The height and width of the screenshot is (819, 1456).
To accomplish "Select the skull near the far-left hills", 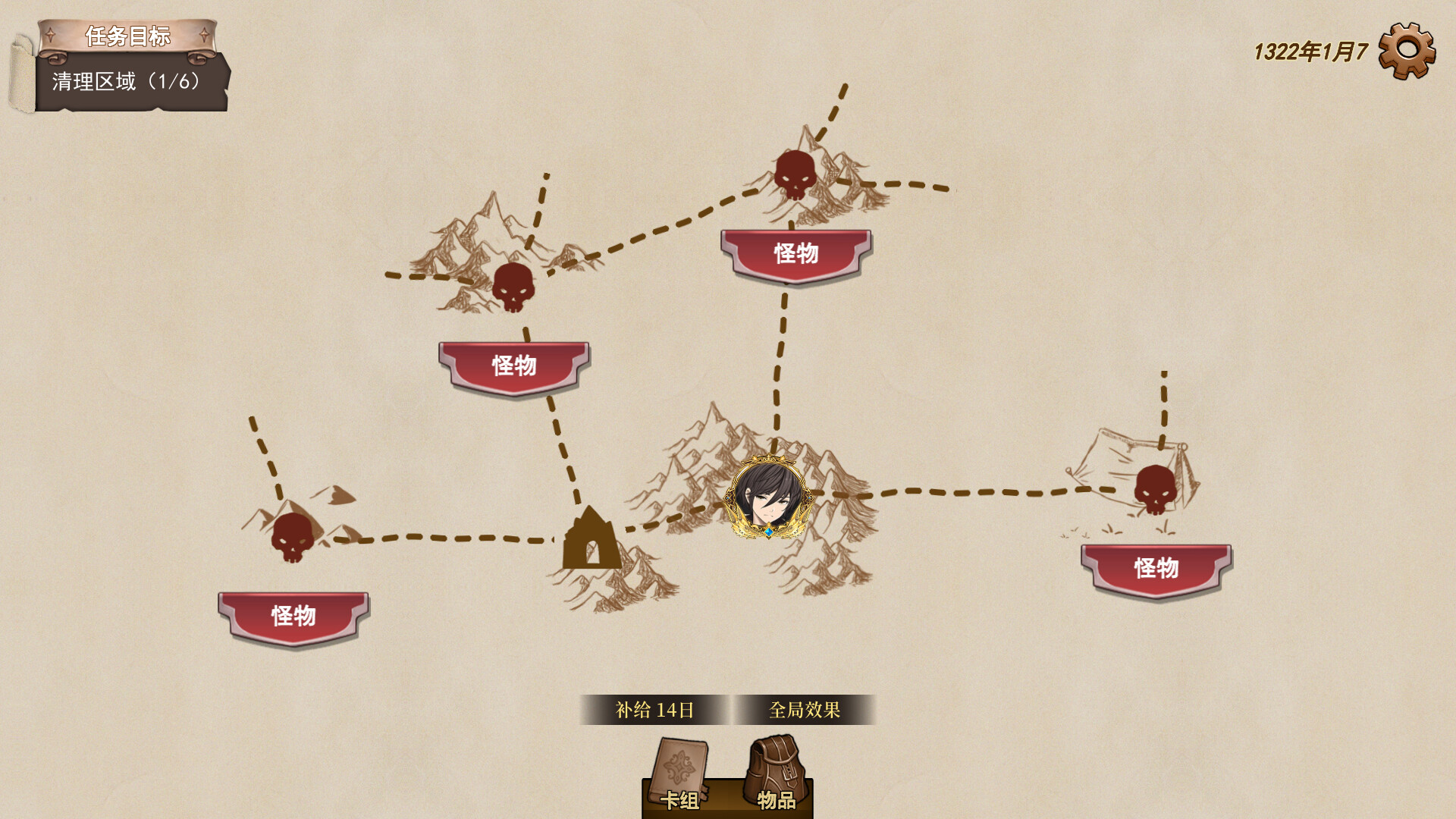I will tap(292, 538).
